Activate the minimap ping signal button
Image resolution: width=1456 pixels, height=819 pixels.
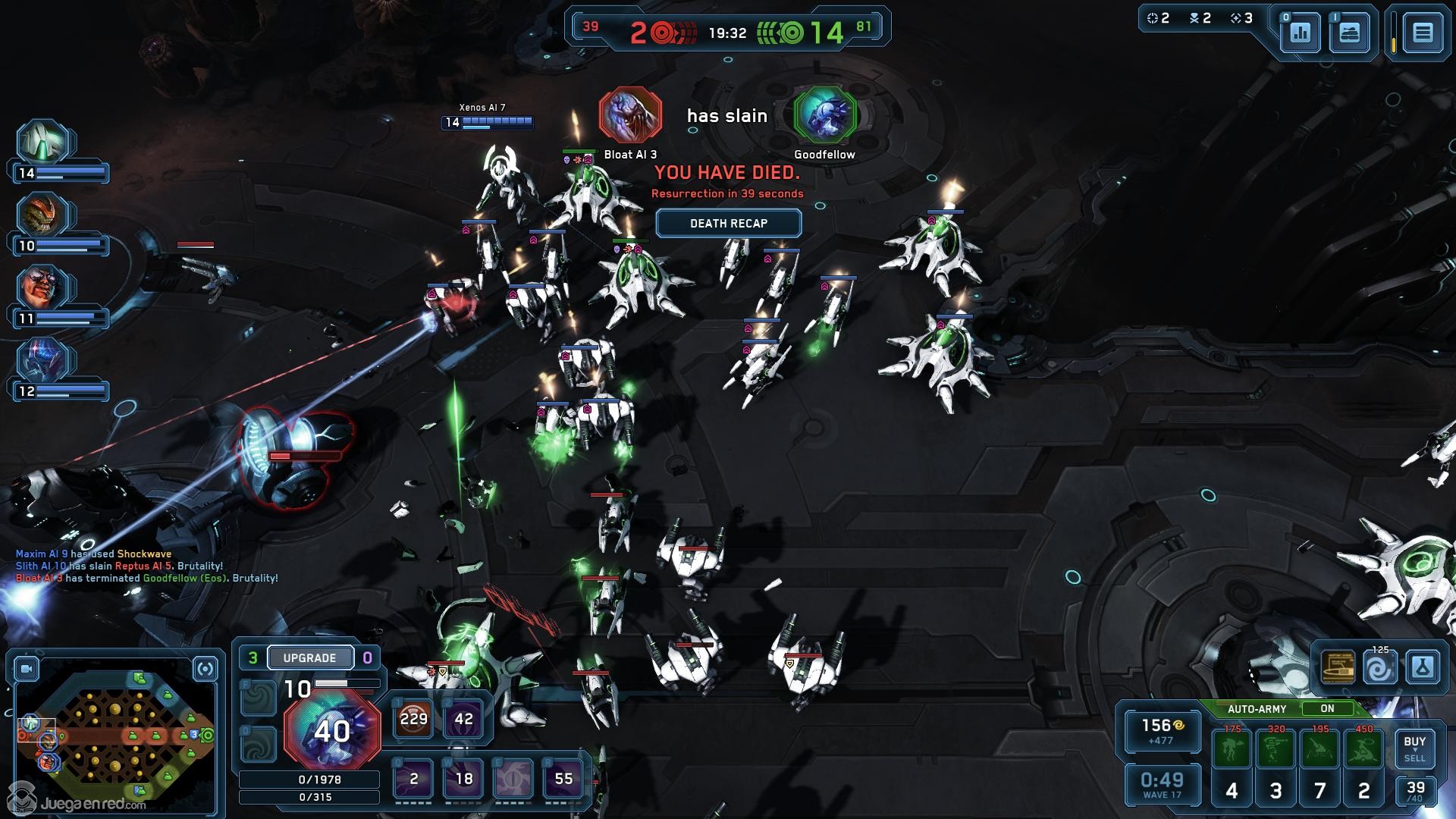206,669
